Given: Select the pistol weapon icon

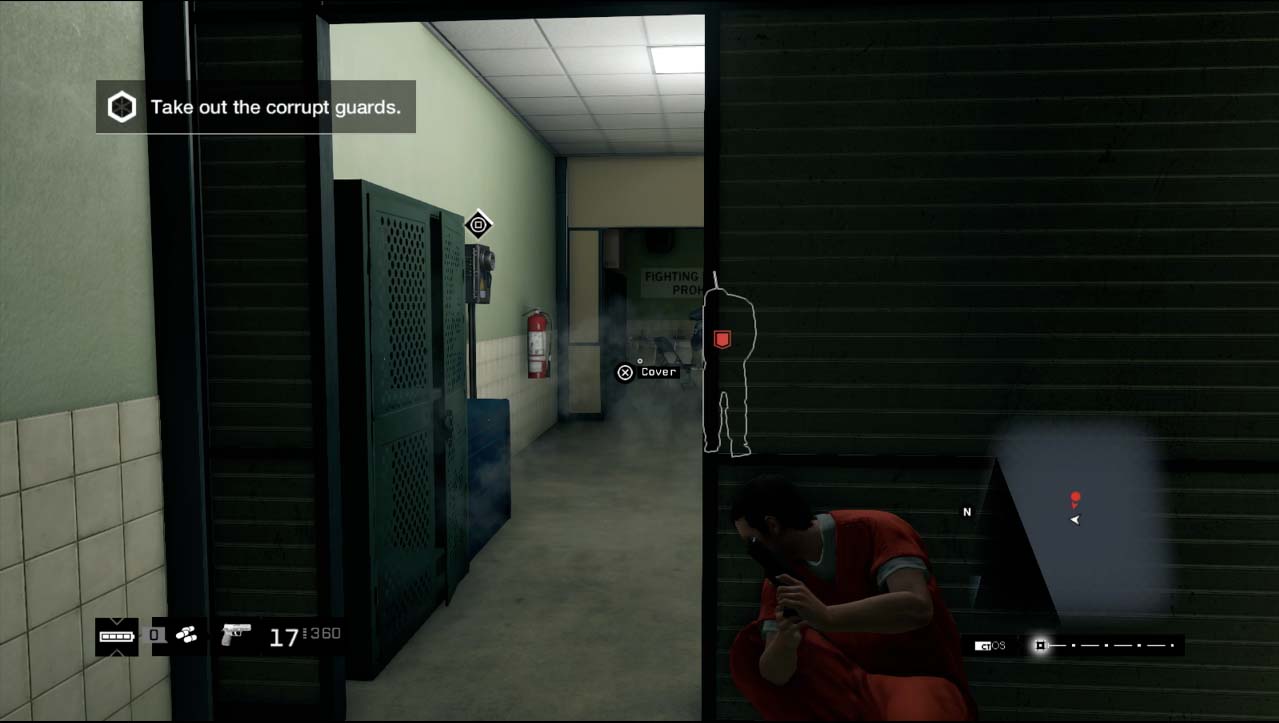Looking at the screenshot, I should 236,634.
